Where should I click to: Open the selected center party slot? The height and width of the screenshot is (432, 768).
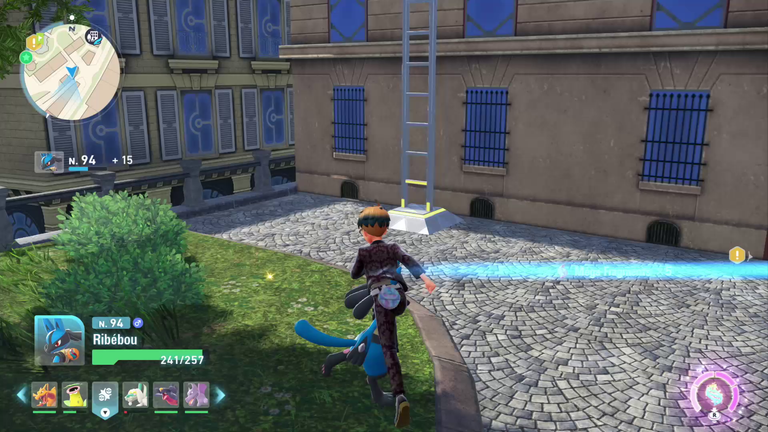105,396
